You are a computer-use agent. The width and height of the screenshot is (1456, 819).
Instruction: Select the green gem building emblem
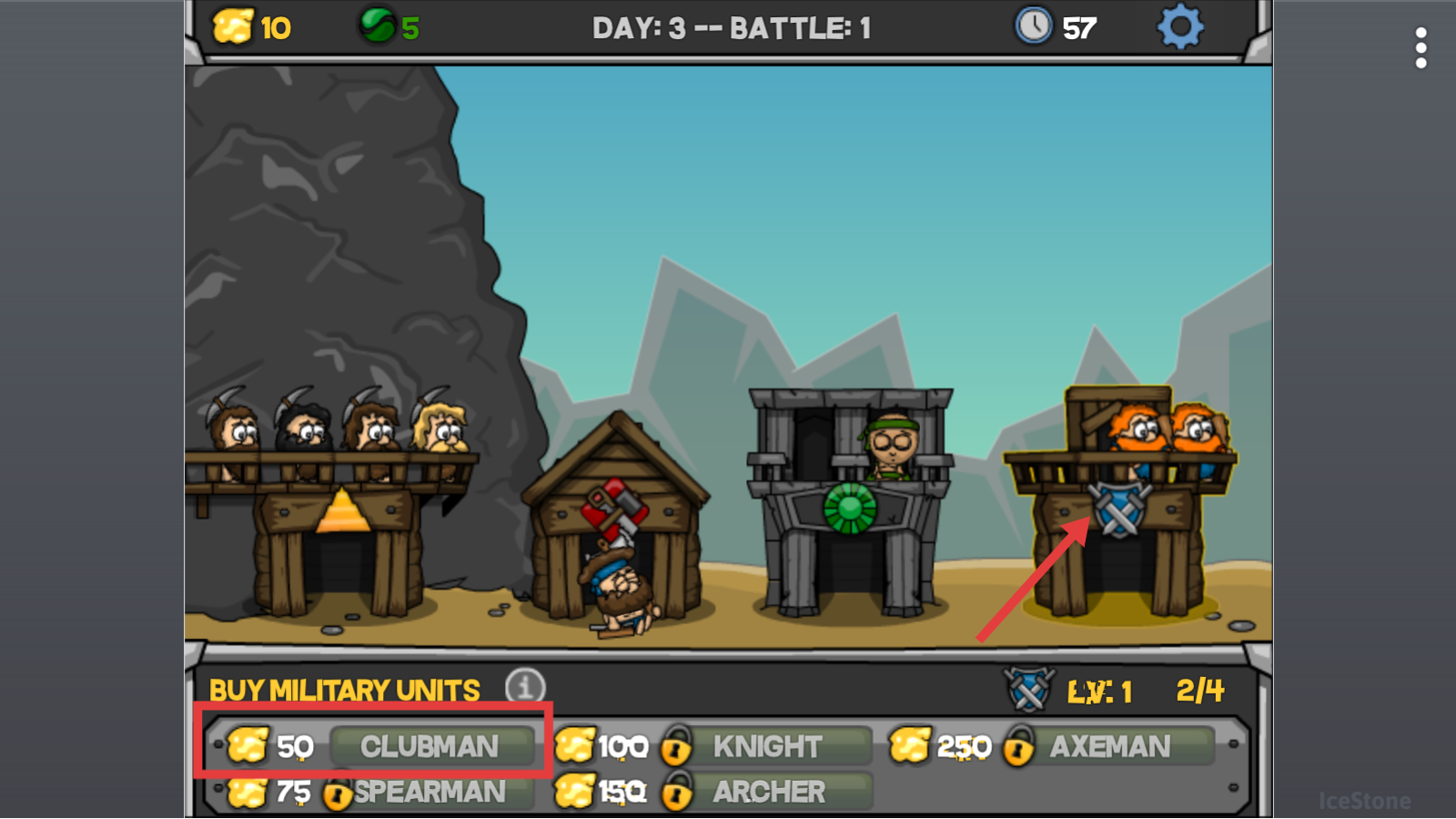(x=849, y=507)
